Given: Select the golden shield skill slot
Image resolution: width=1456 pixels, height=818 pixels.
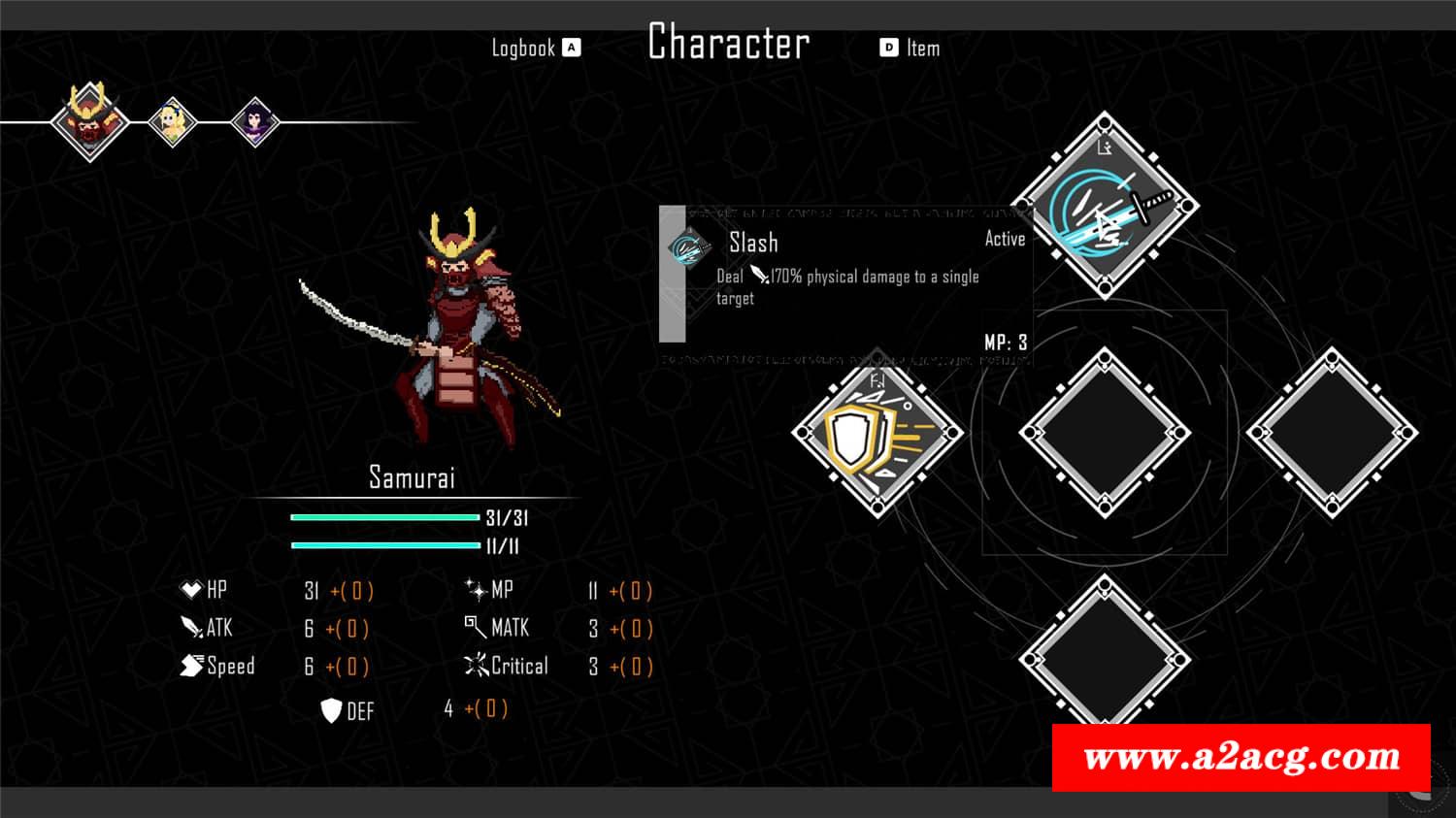Looking at the screenshot, I should click(877, 433).
